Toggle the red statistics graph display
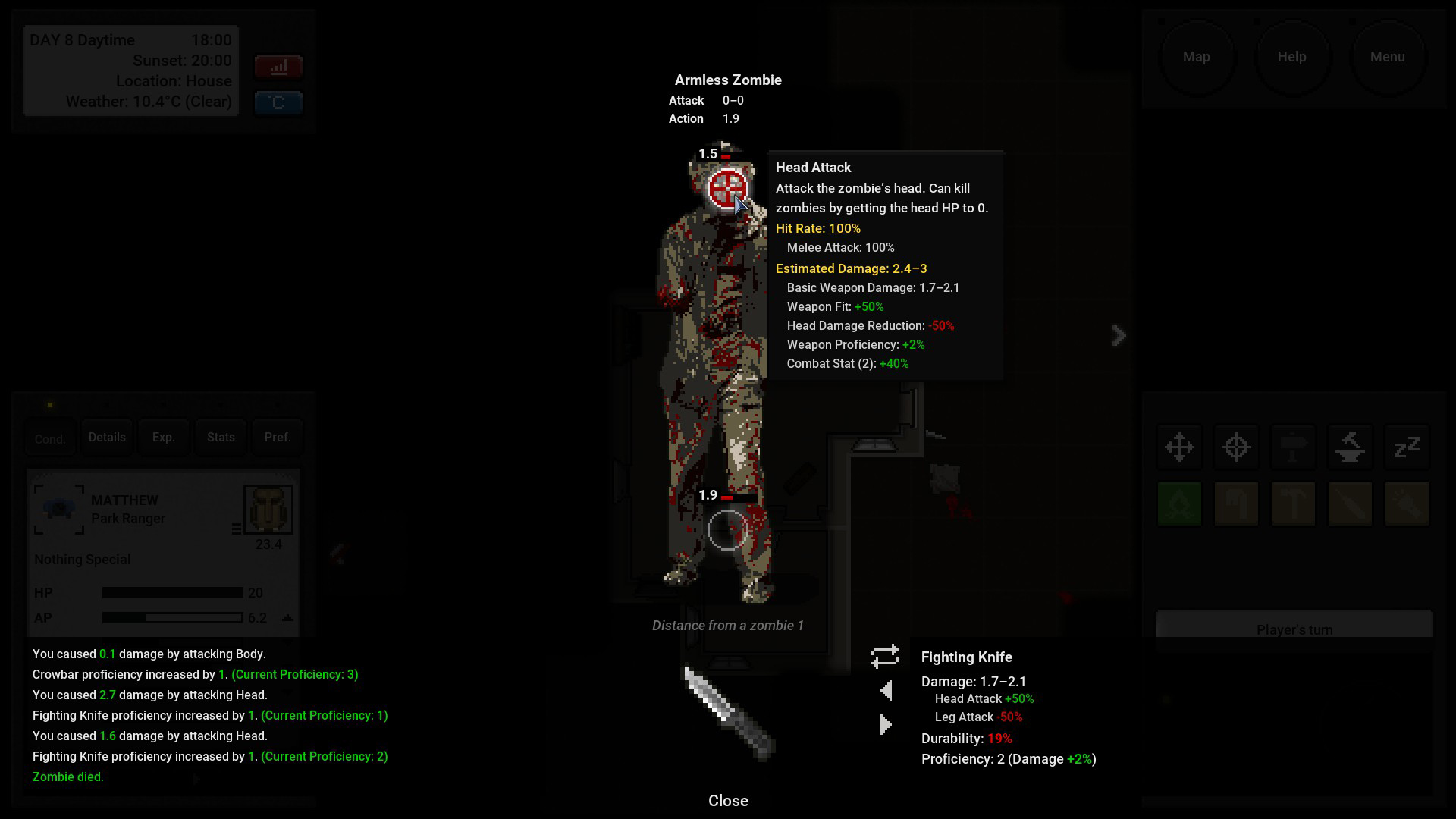 [278, 66]
